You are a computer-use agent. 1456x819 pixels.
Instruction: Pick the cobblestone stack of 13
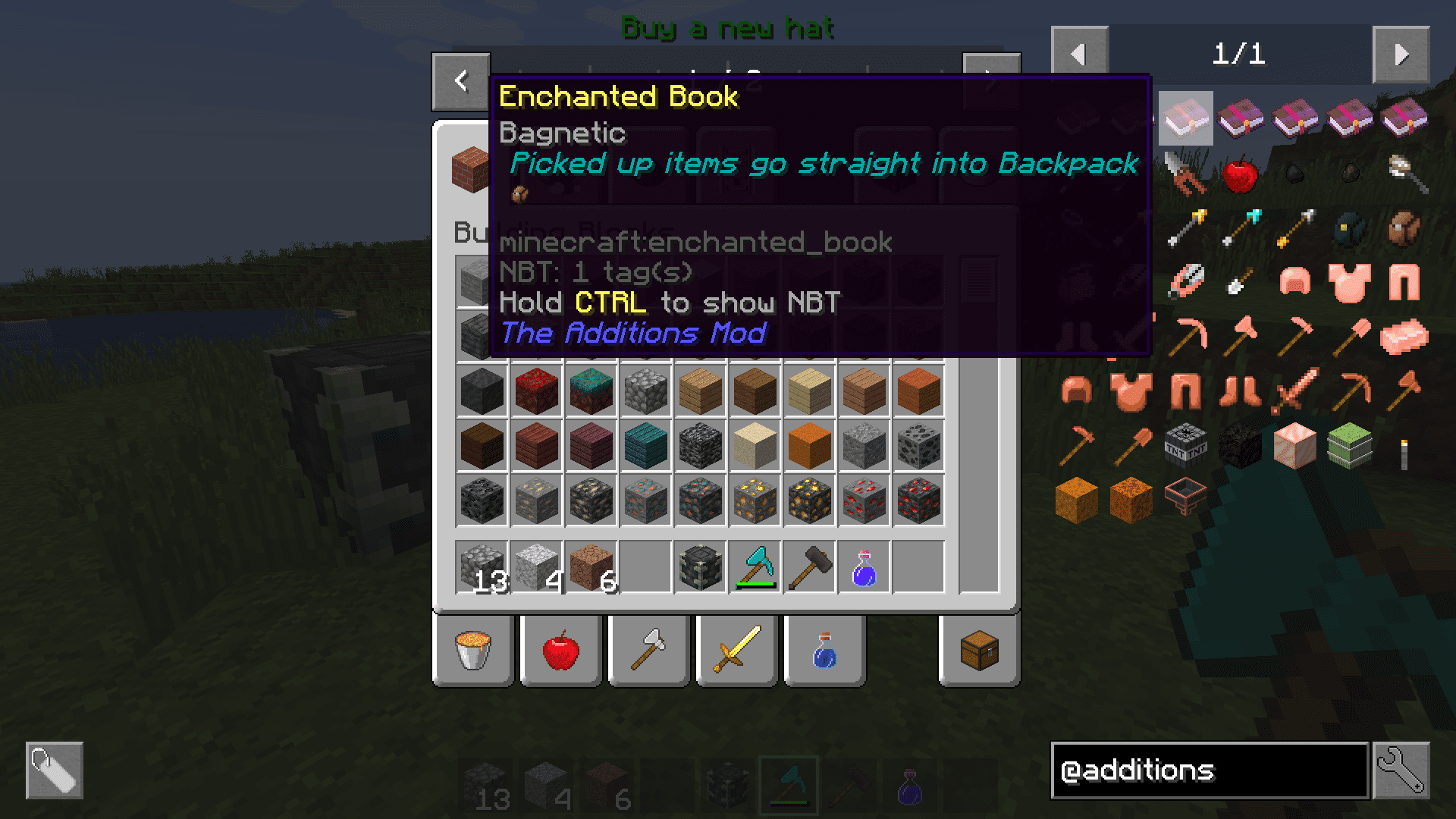coord(482,567)
